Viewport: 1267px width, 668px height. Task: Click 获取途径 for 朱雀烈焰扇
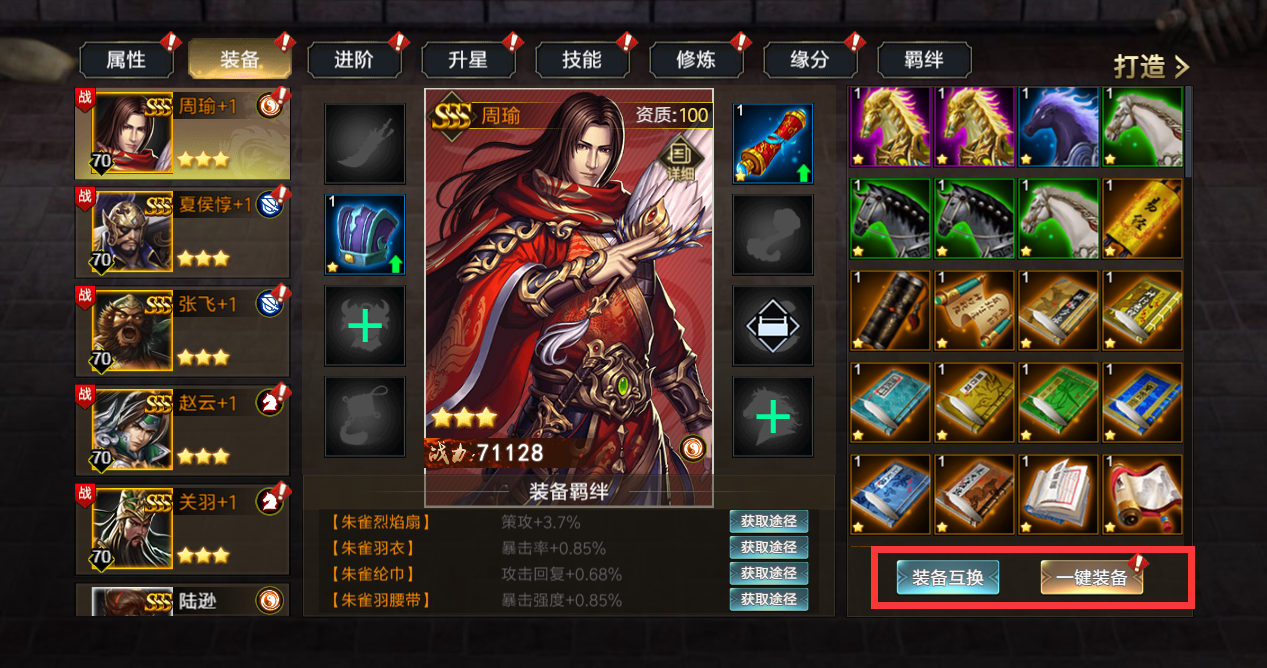click(769, 521)
